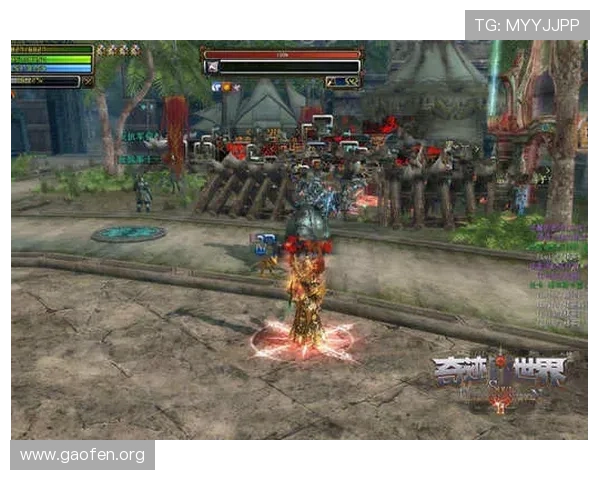Screen dimensions: 600x480
Task: Click the small crossed button beside the player status bars
Action: [x=88, y=80]
